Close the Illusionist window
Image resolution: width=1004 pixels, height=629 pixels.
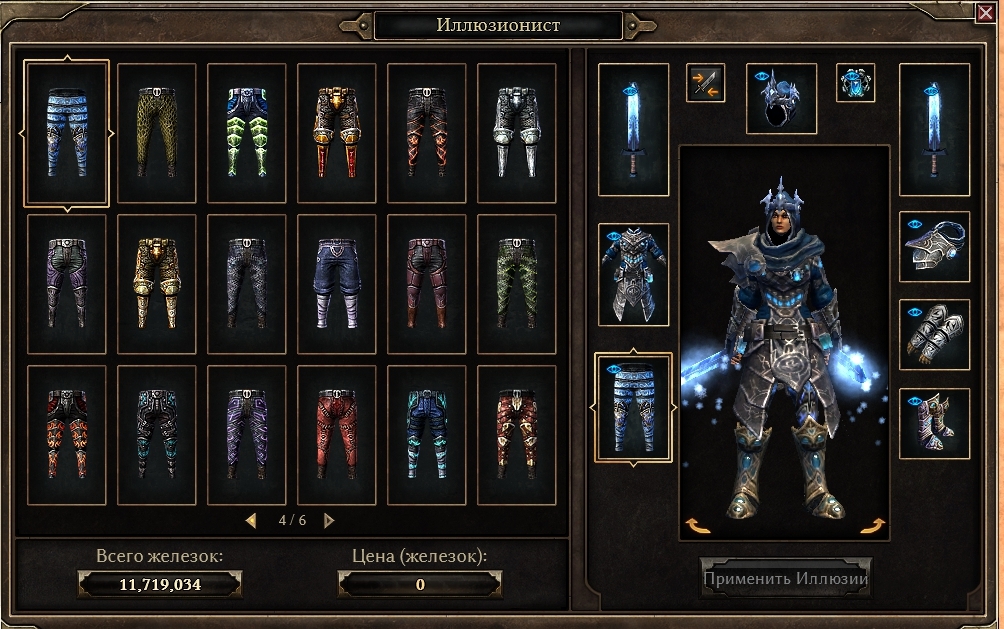[x=984, y=13]
